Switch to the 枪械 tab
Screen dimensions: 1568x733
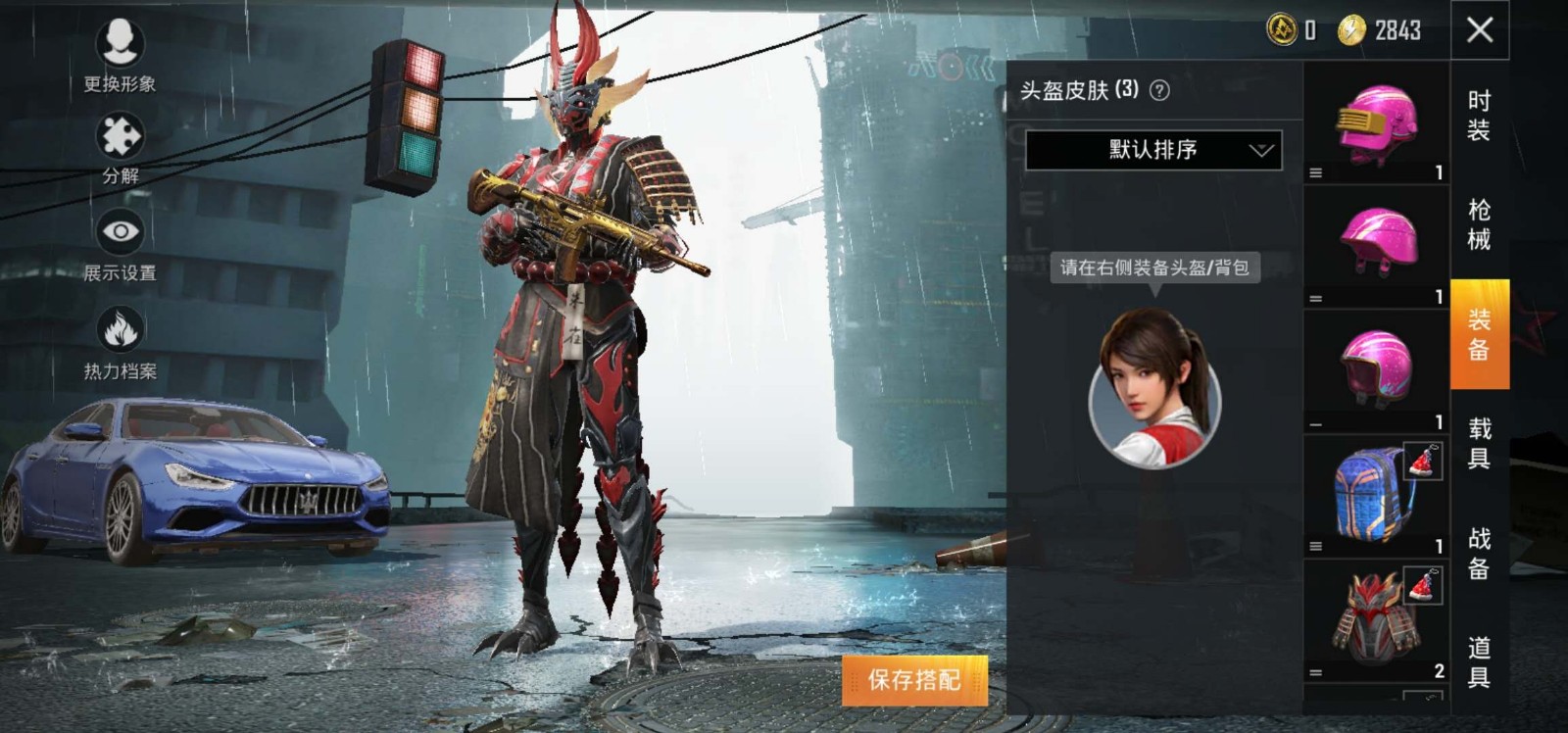[x=1479, y=224]
